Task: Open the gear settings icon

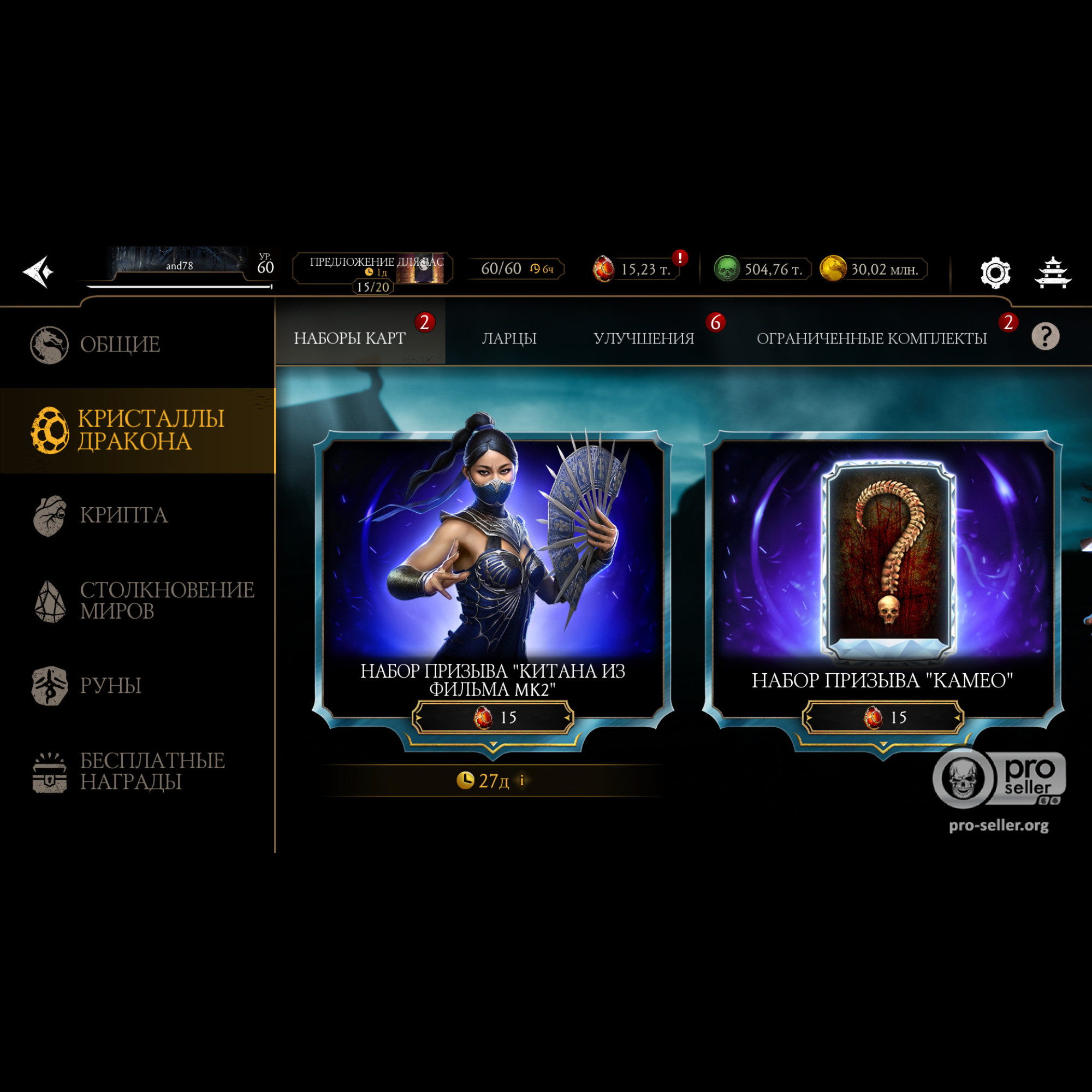Action: click(995, 272)
